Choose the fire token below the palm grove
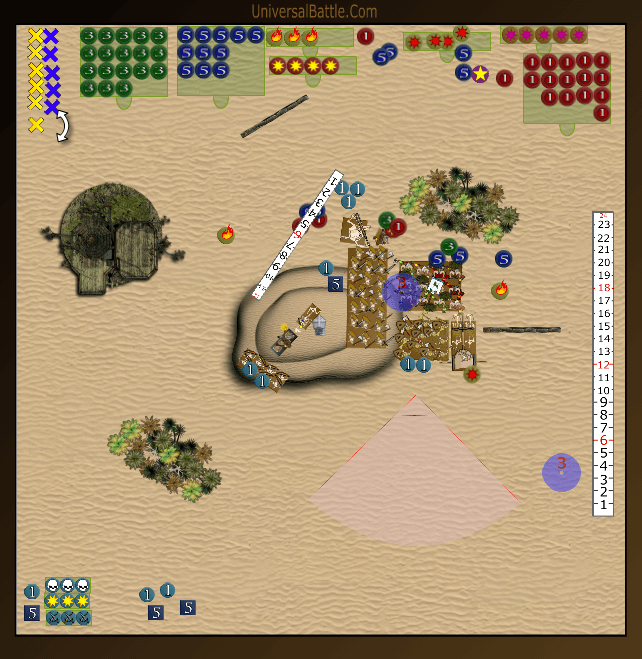642x659 pixels. tap(500, 291)
